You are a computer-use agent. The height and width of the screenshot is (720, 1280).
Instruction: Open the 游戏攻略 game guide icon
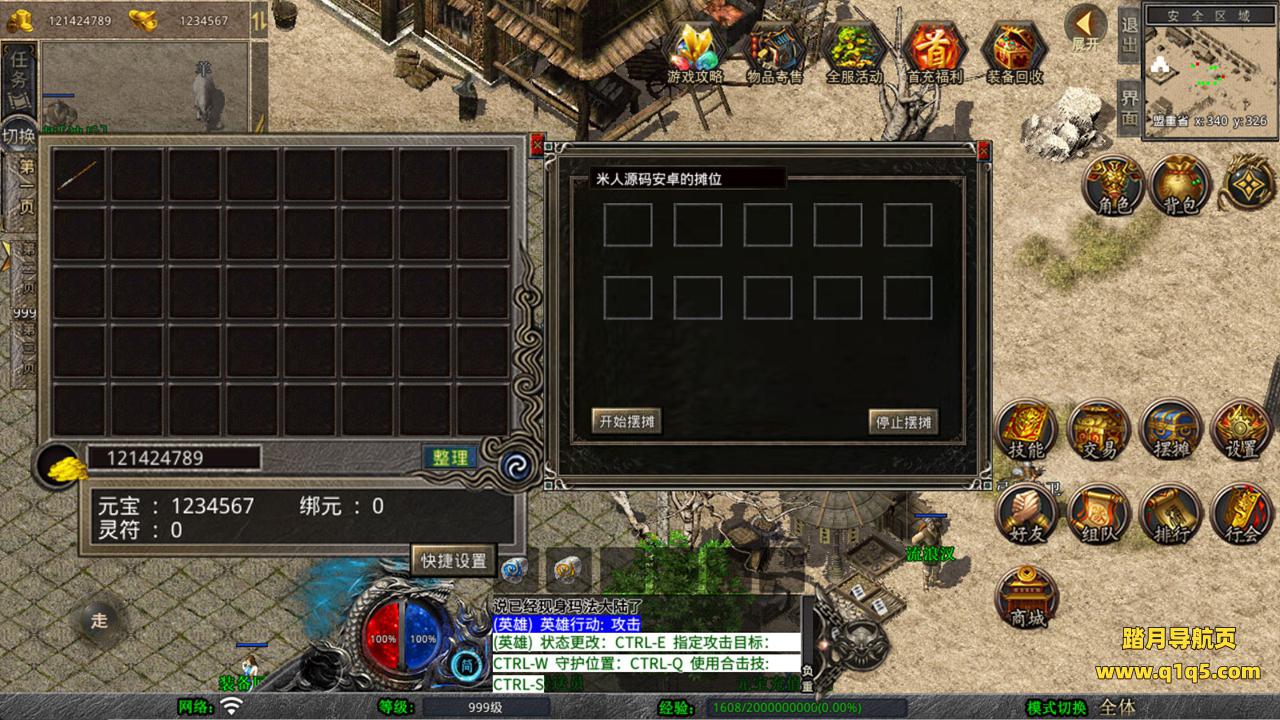[x=695, y=48]
